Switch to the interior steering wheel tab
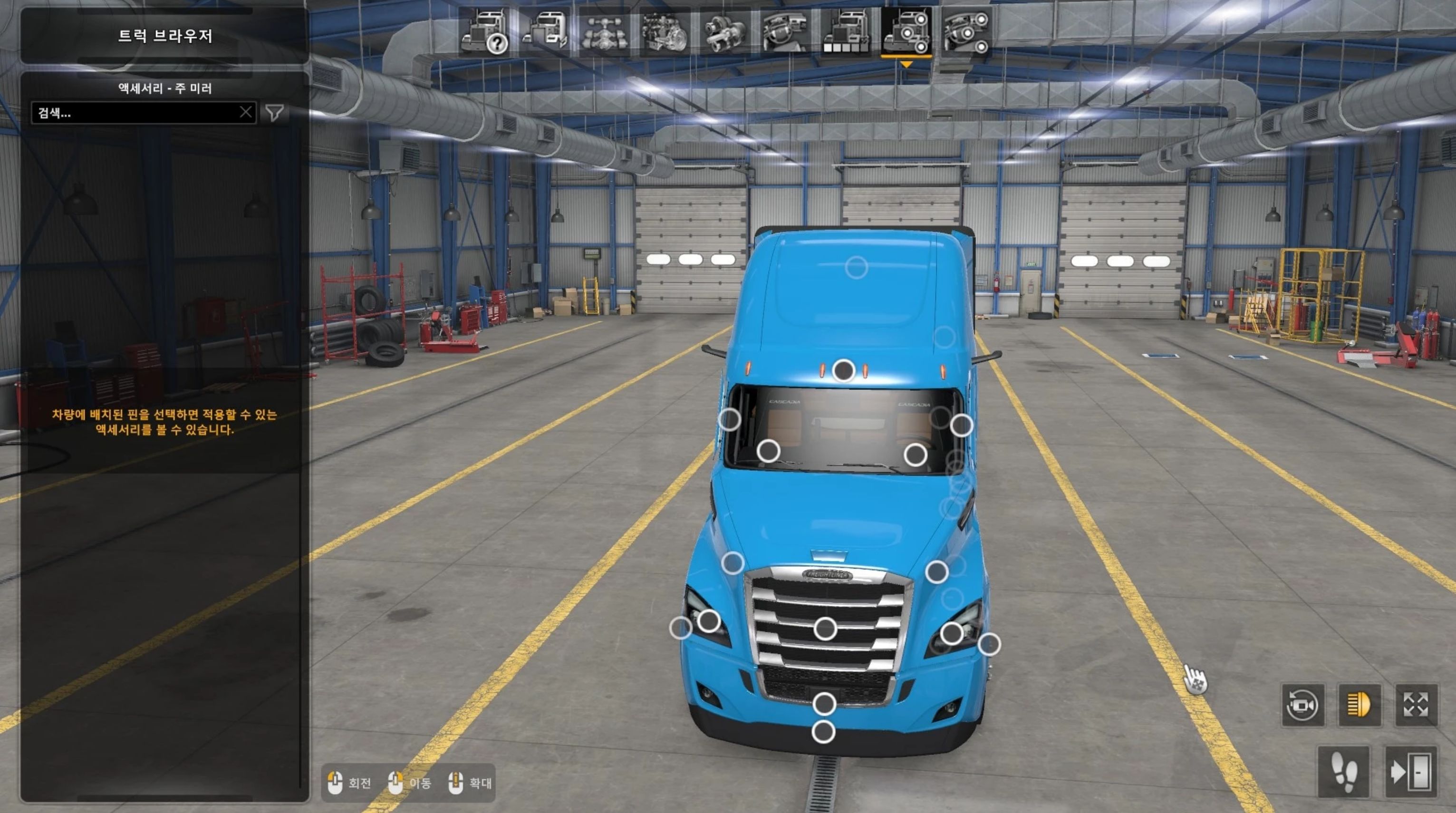 [786, 32]
